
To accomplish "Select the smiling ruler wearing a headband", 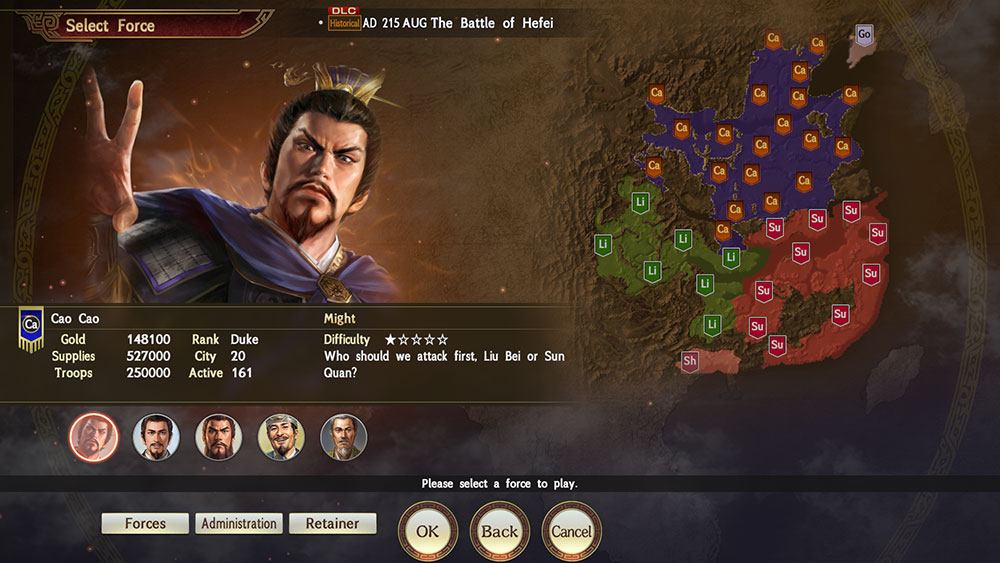I will tap(281, 437).
